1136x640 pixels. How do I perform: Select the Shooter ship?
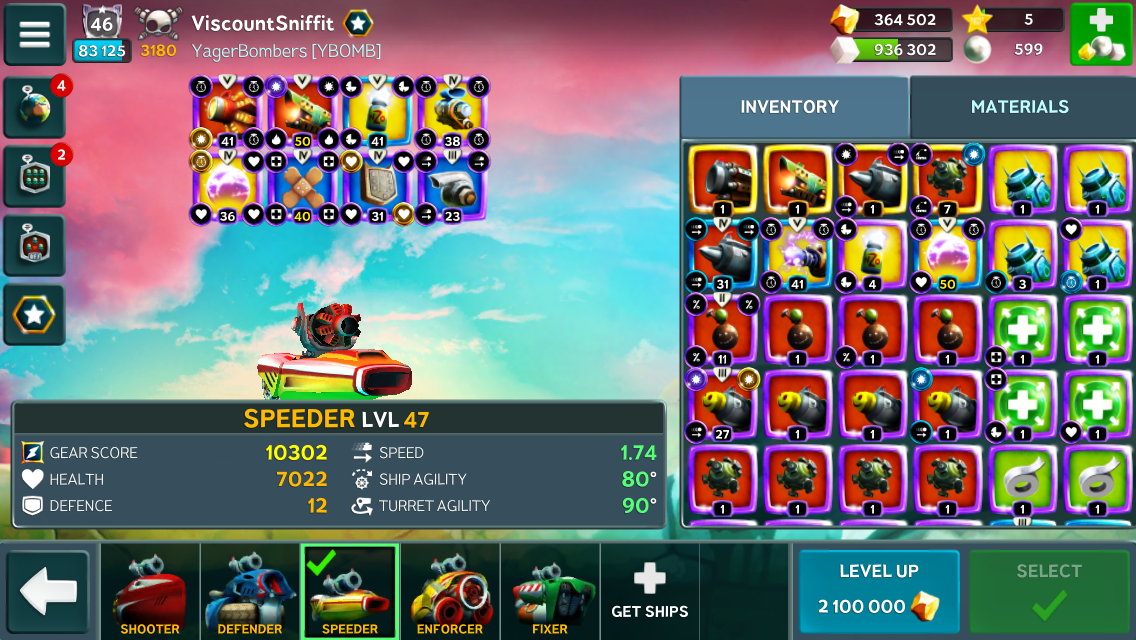(150, 592)
